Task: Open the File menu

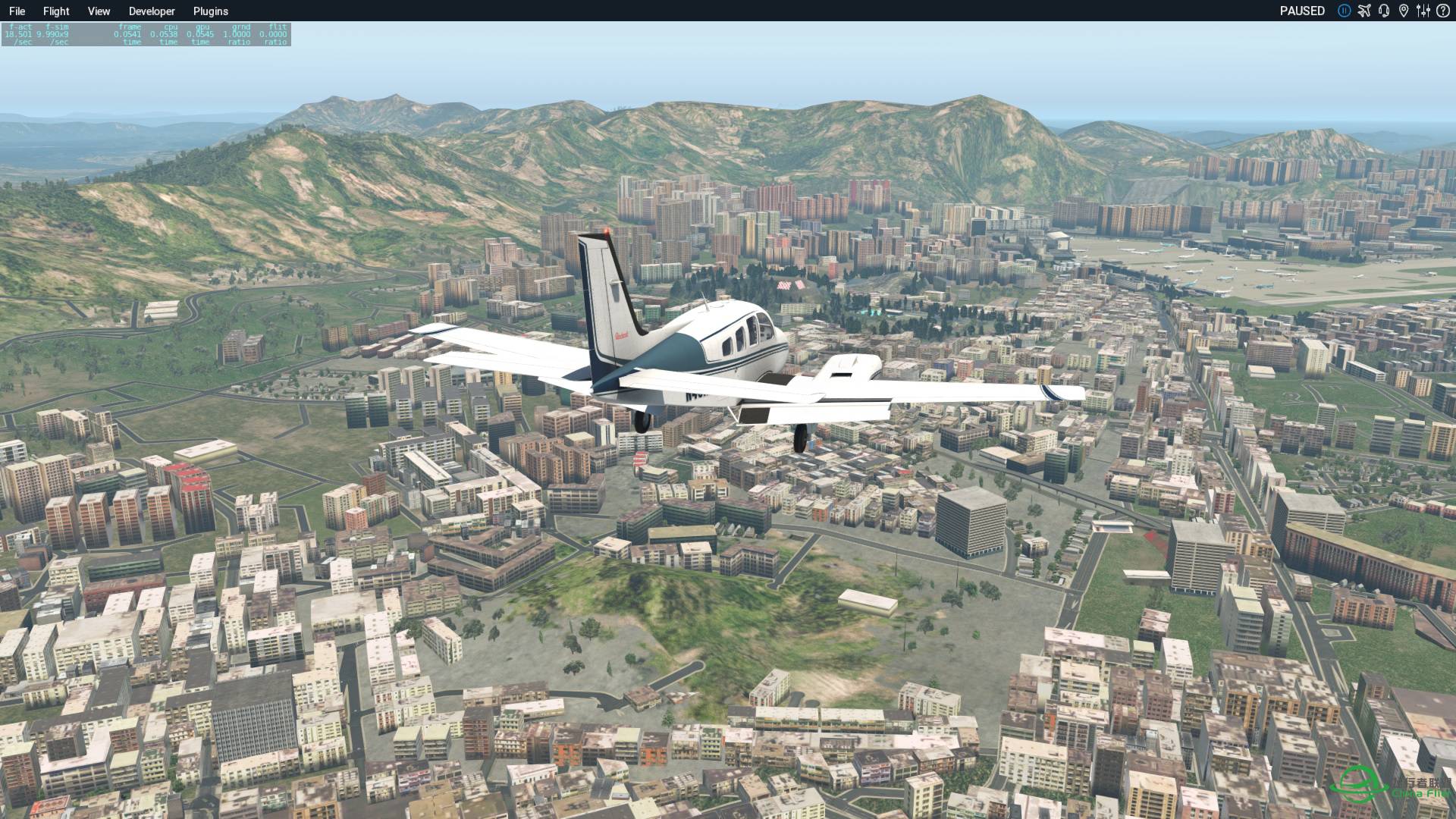Action: tap(17, 11)
